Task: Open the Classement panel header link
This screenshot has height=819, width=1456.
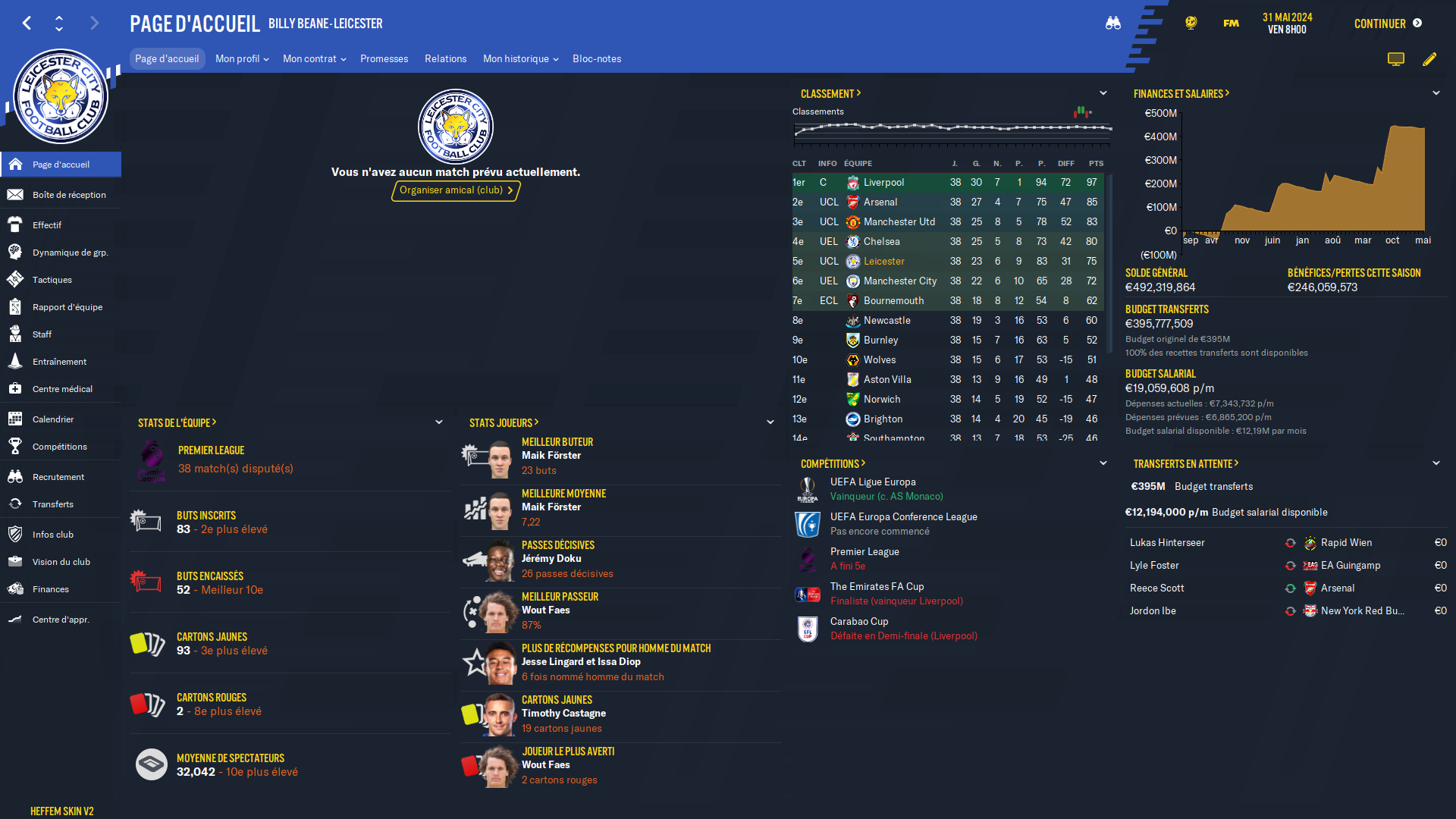Action: tap(830, 94)
